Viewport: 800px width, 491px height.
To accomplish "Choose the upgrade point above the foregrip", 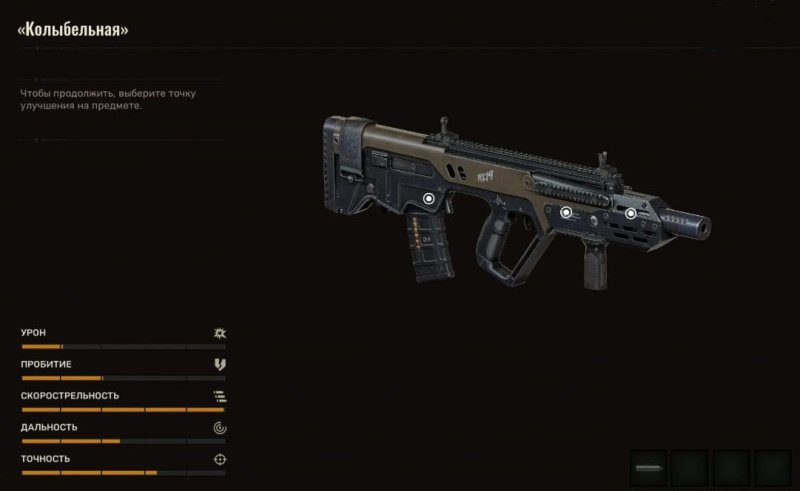I will pyautogui.click(x=566, y=212).
